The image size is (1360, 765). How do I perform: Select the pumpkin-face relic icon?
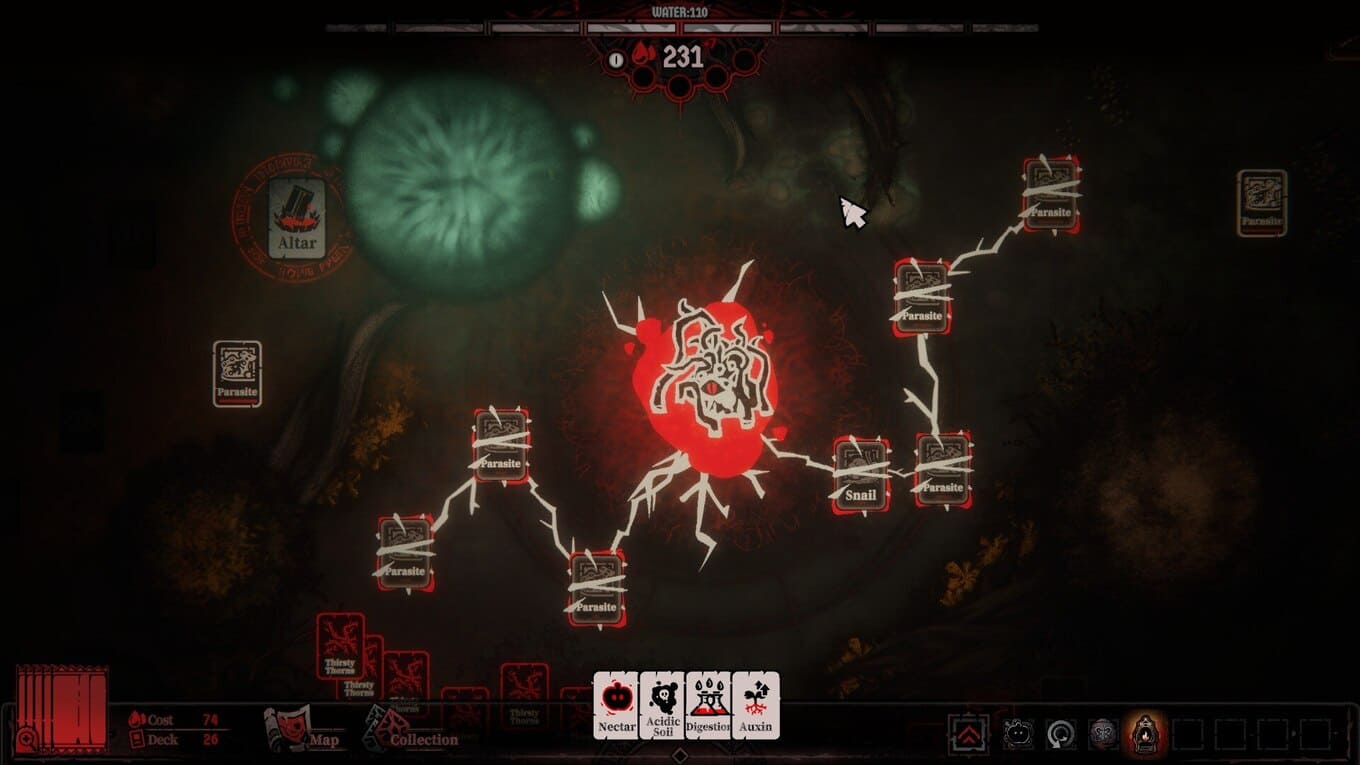tap(1018, 734)
